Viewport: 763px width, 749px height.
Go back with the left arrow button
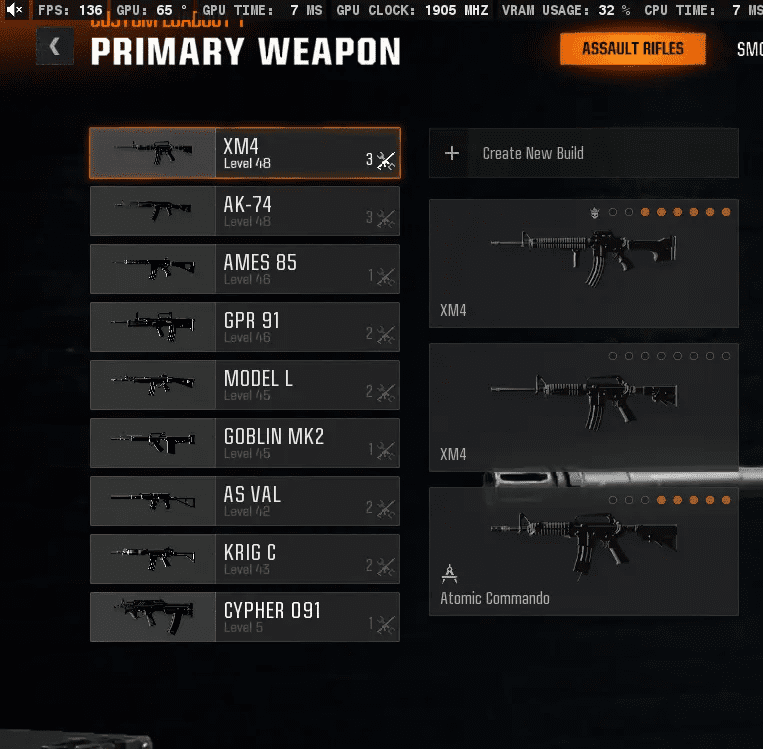coord(54,47)
